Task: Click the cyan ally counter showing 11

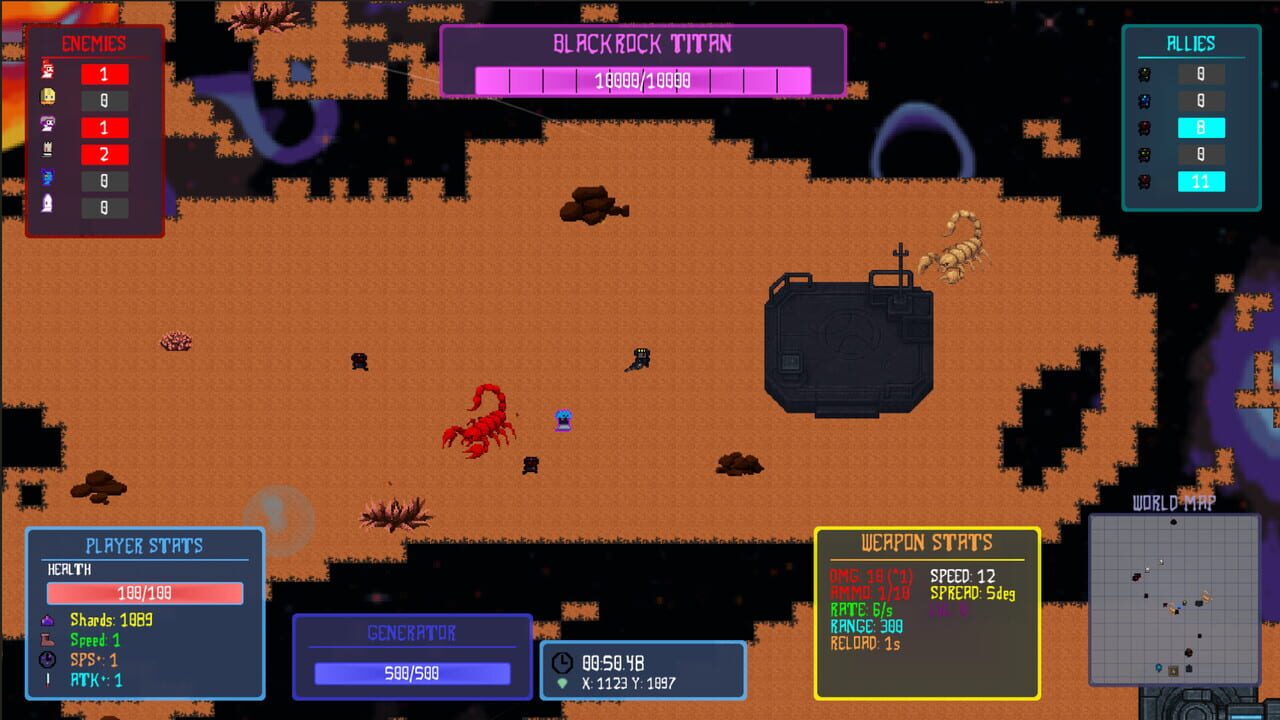Action: tap(1202, 179)
